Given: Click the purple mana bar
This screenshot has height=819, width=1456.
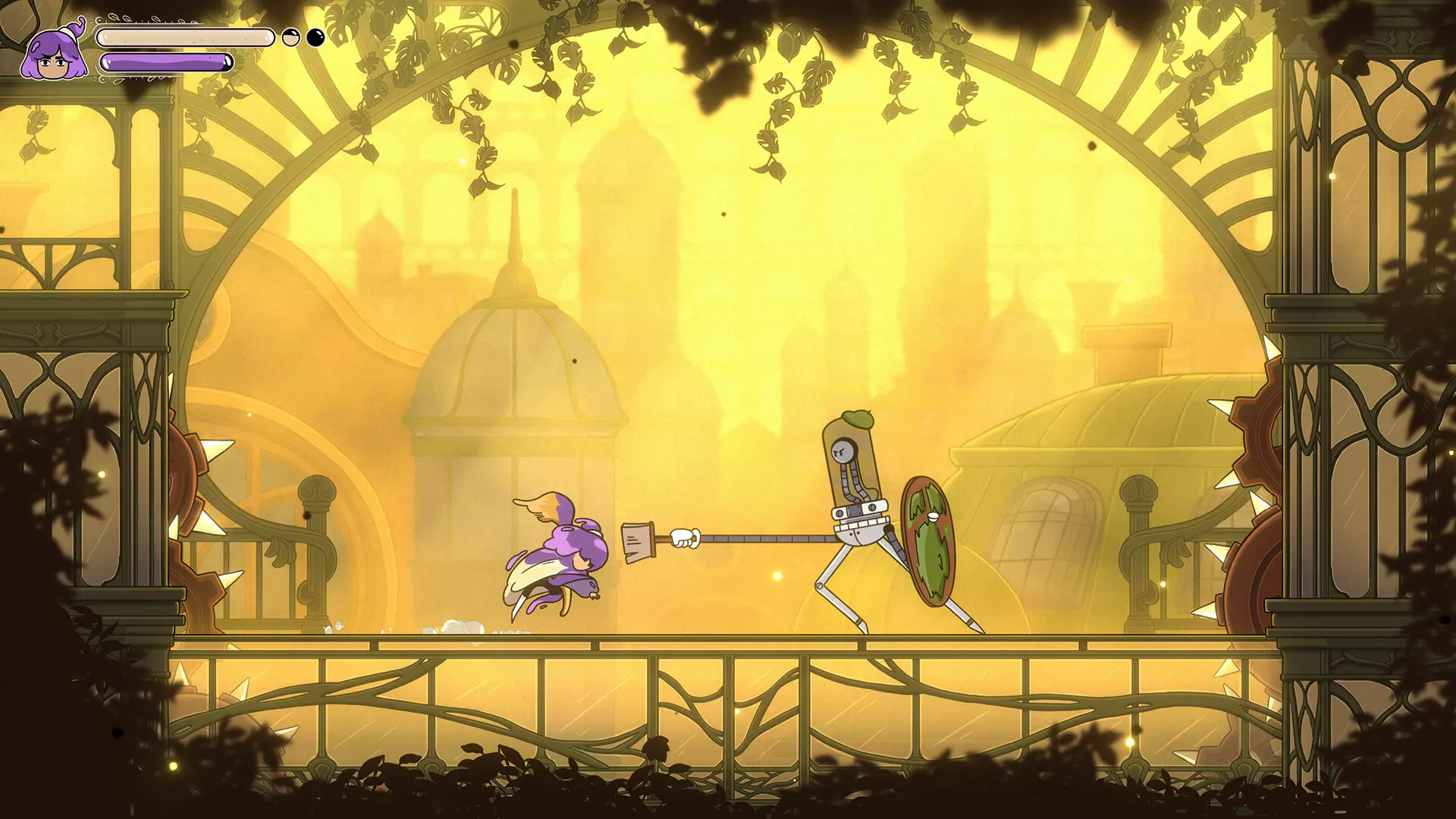Looking at the screenshot, I should 167,62.
